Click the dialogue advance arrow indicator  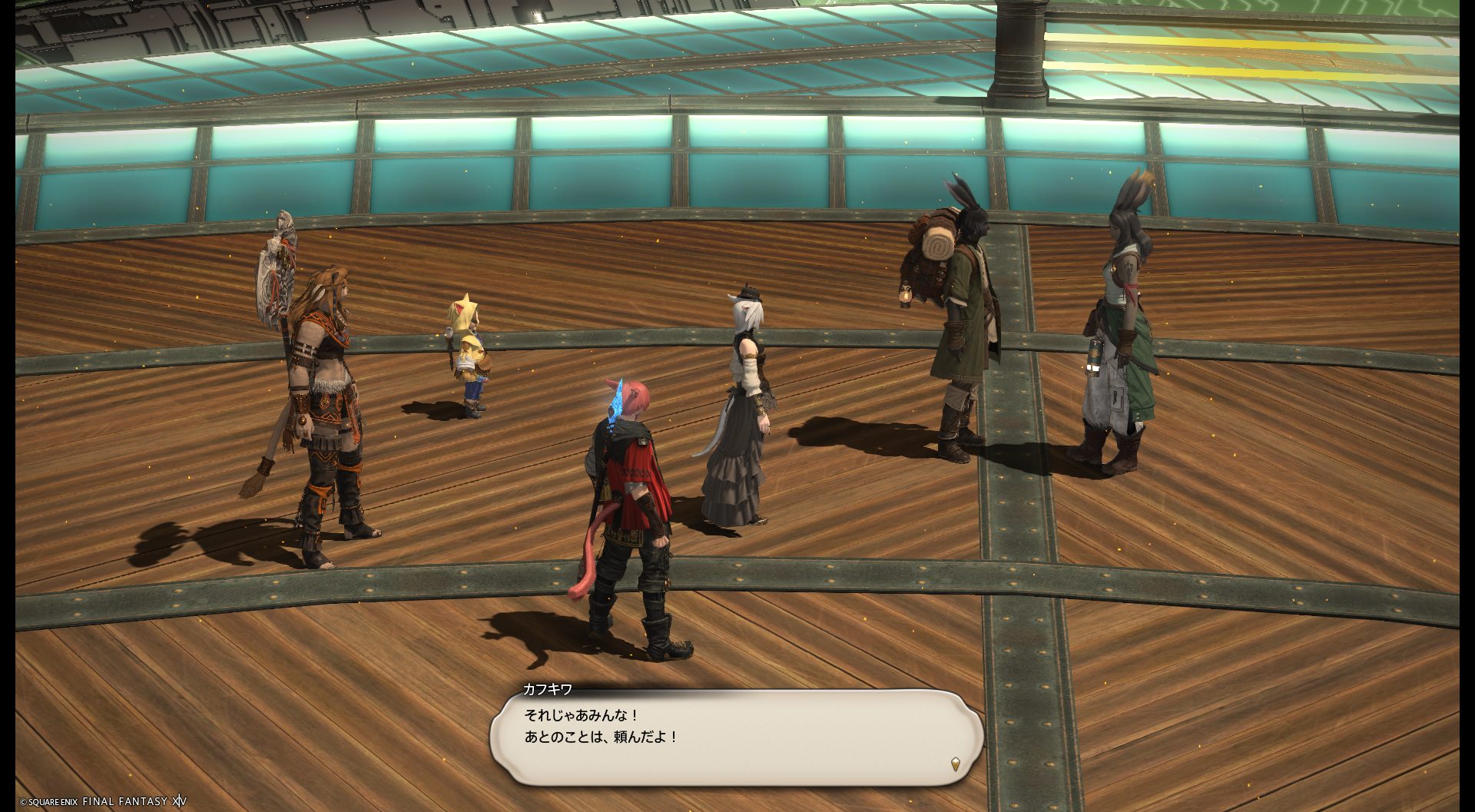(955, 764)
